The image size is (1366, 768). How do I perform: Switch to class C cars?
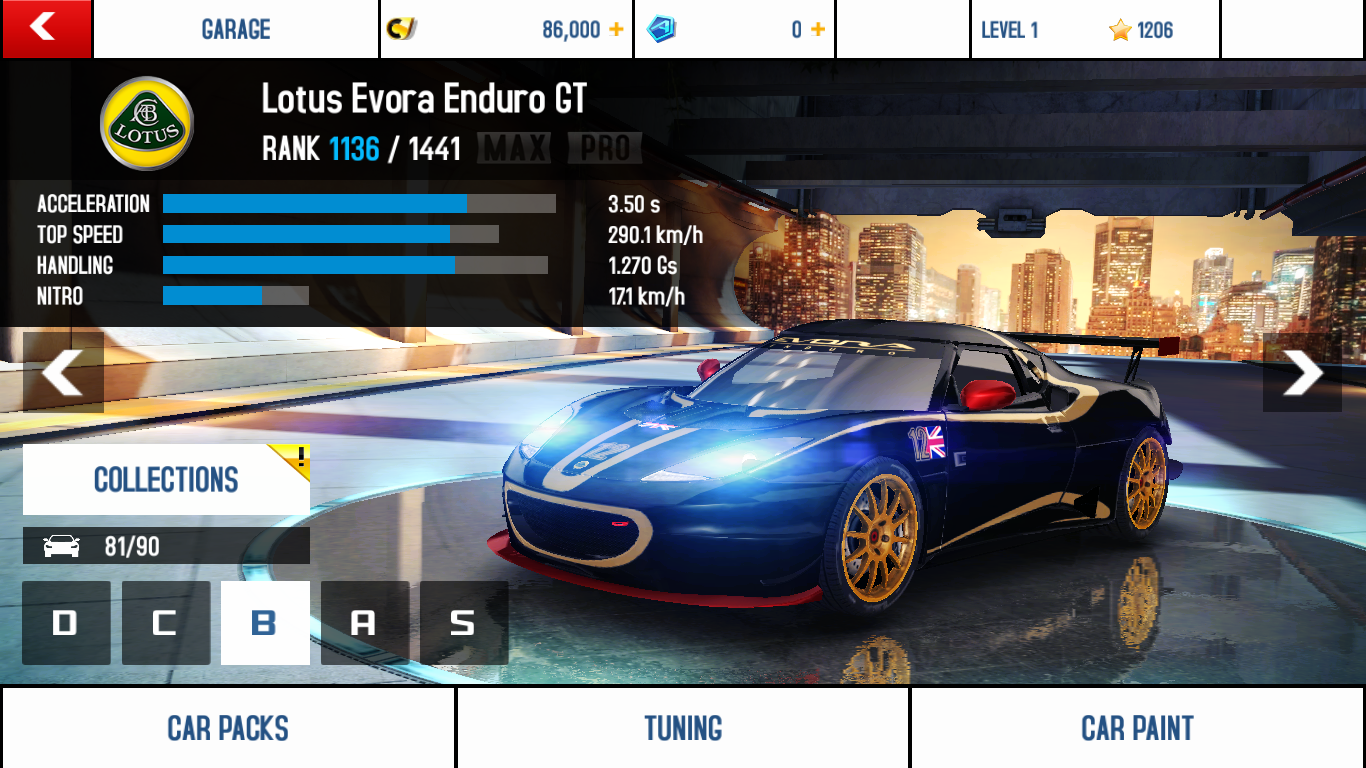point(166,623)
